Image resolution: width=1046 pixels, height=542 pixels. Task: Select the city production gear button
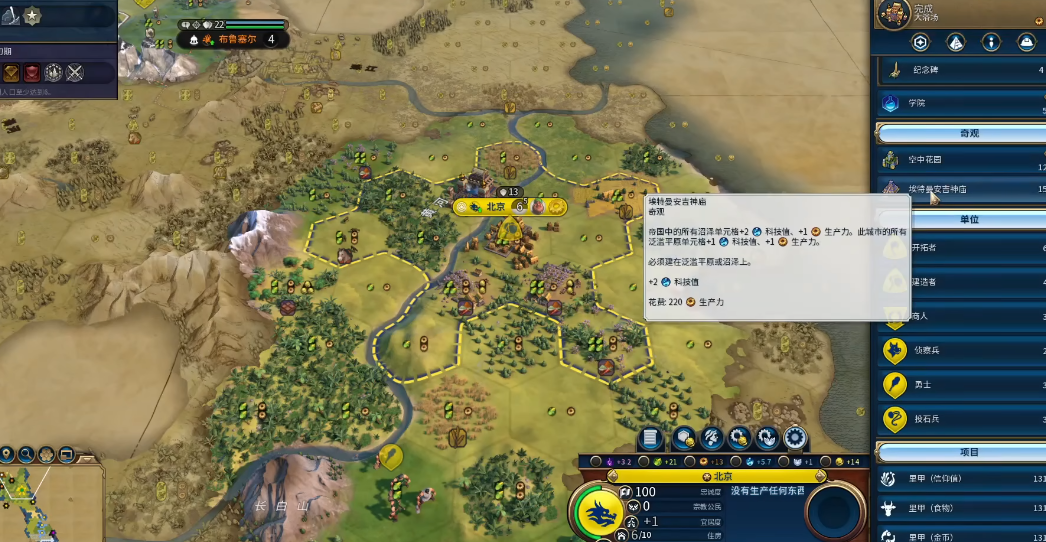796,437
